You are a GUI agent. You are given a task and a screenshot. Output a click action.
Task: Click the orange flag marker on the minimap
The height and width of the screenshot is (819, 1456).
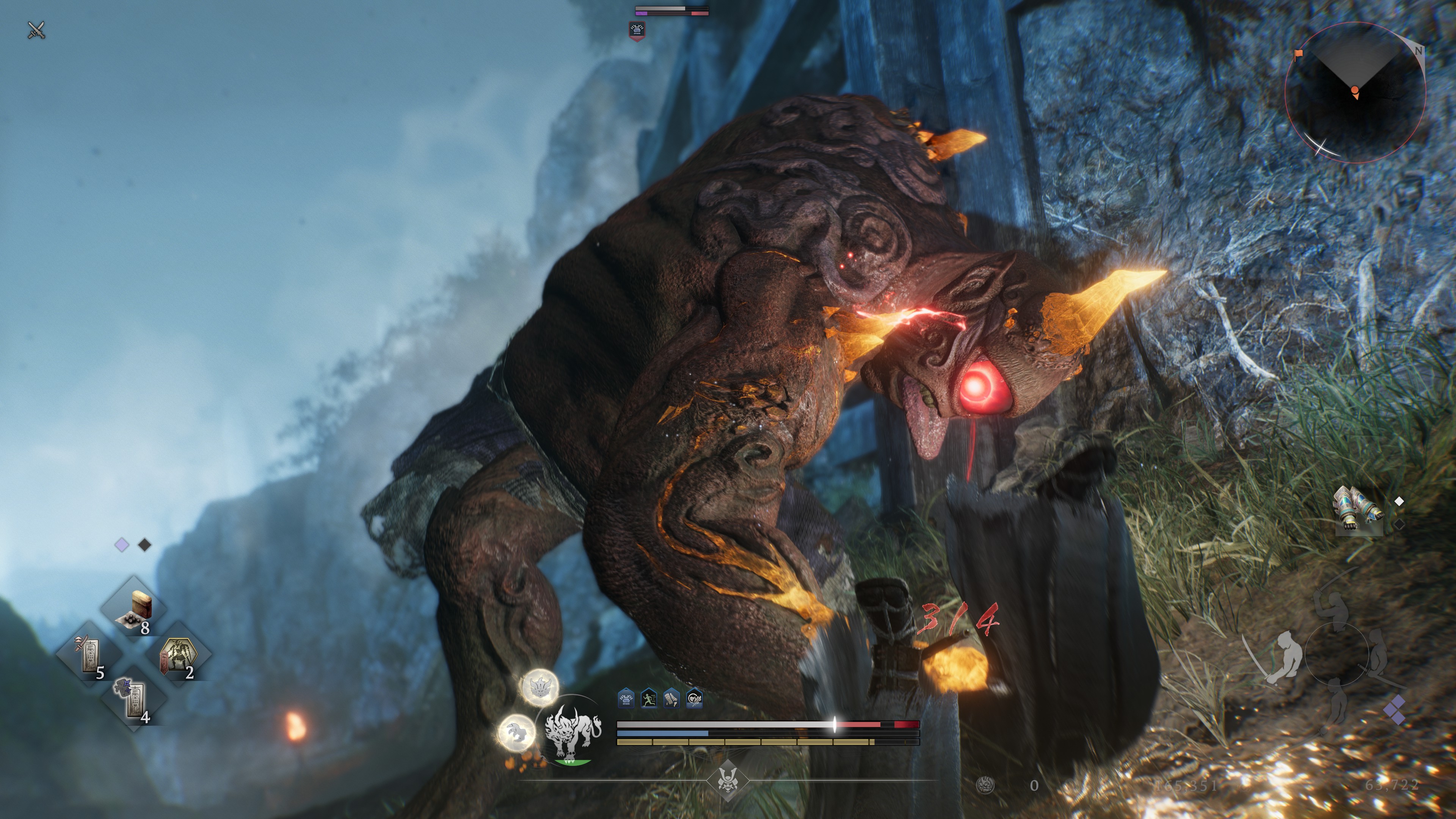click(1299, 54)
